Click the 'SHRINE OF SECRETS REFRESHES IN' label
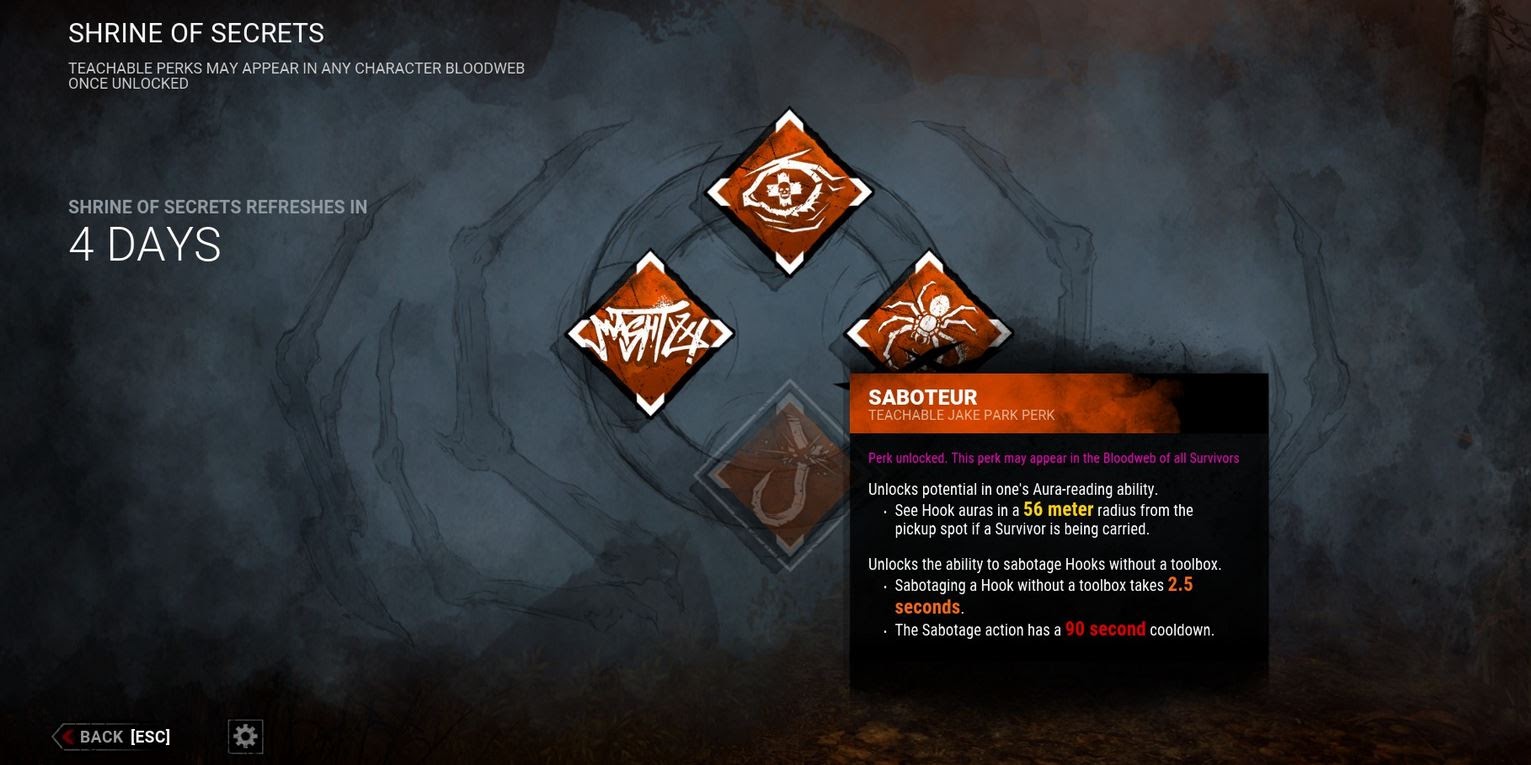The height and width of the screenshot is (765, 1531). pos(218,207)
